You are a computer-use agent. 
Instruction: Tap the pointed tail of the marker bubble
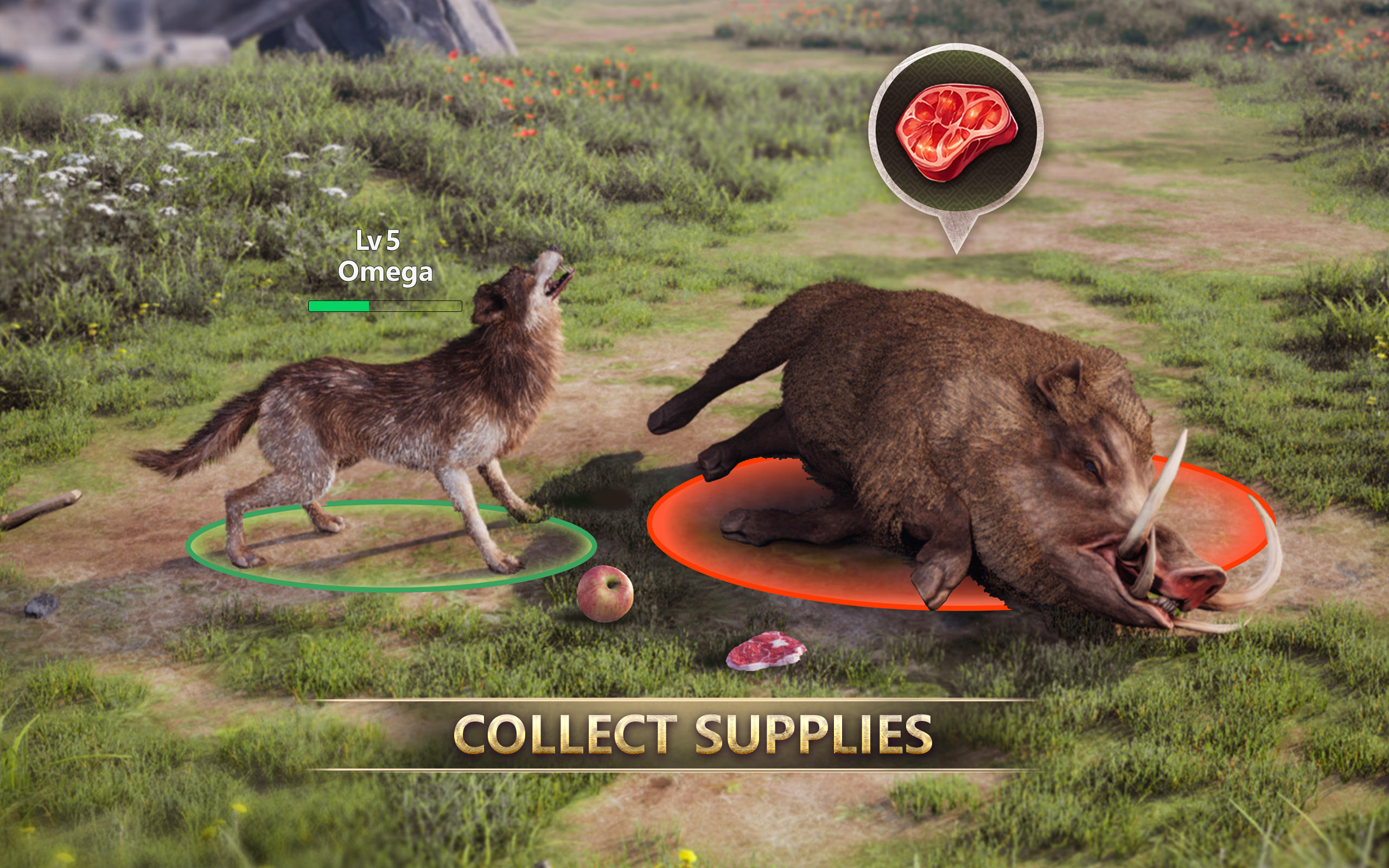[957, 250]
